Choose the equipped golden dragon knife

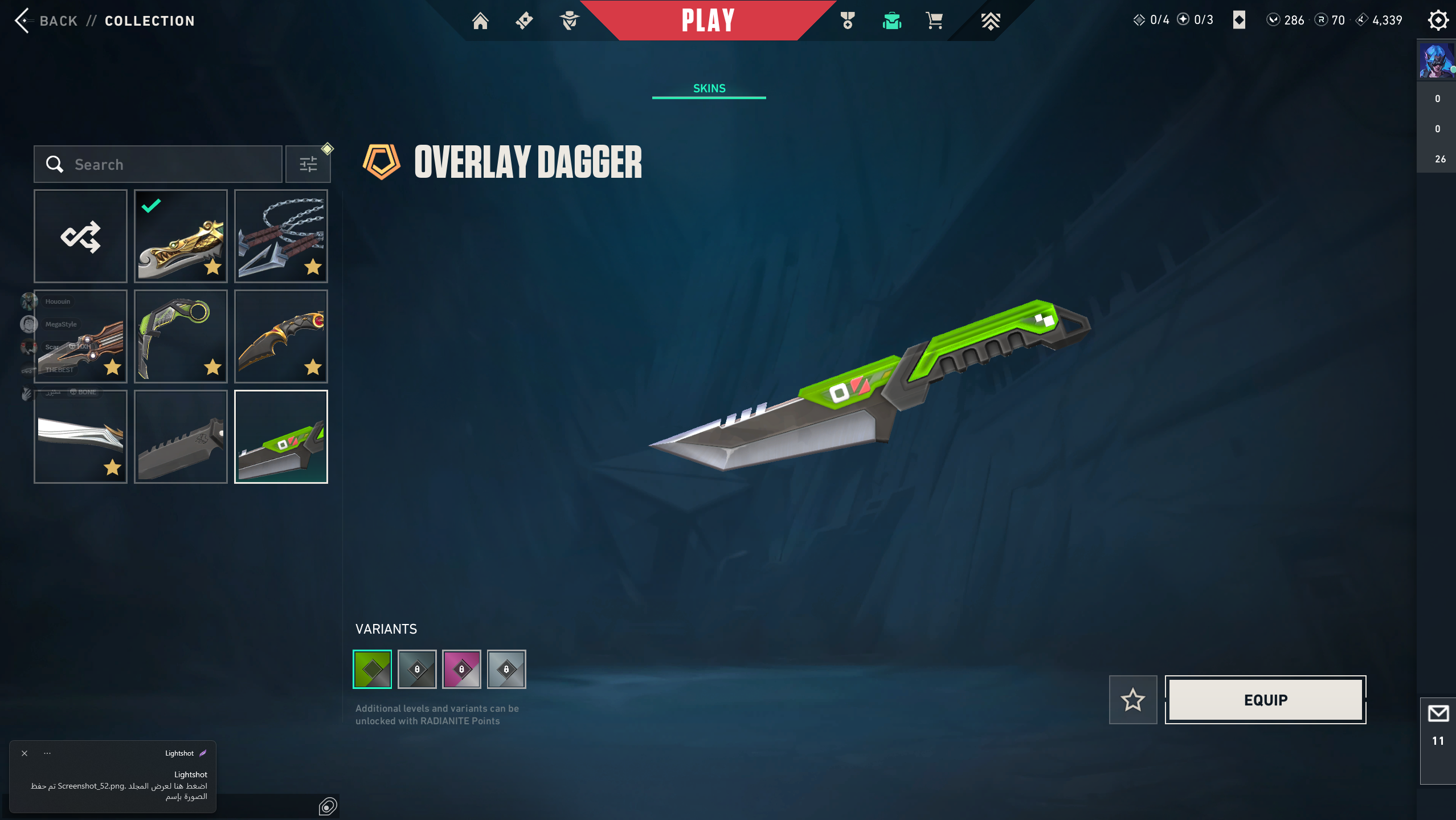point(181,236)
